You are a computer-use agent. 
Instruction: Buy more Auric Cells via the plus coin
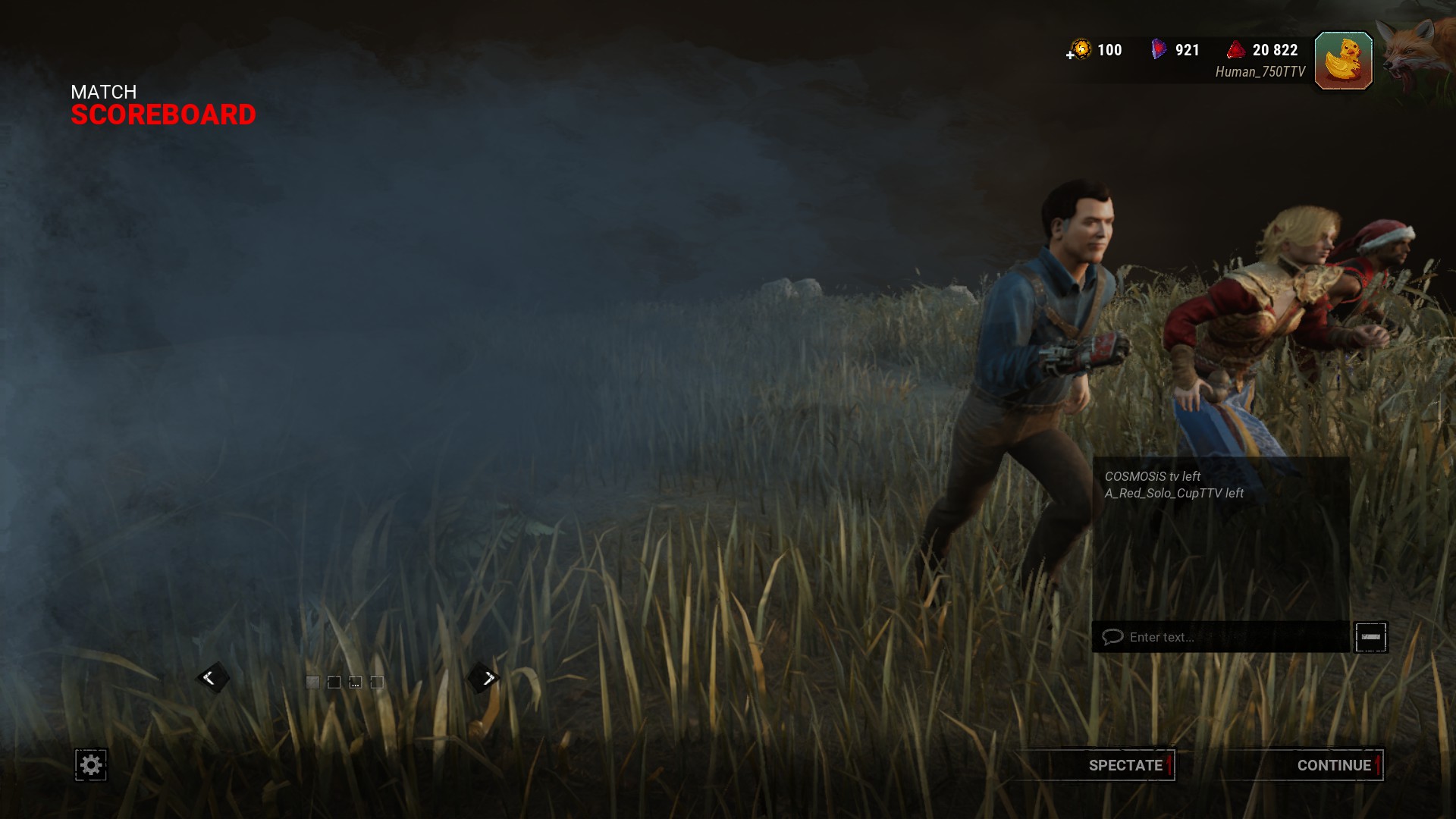[1079, 51]
